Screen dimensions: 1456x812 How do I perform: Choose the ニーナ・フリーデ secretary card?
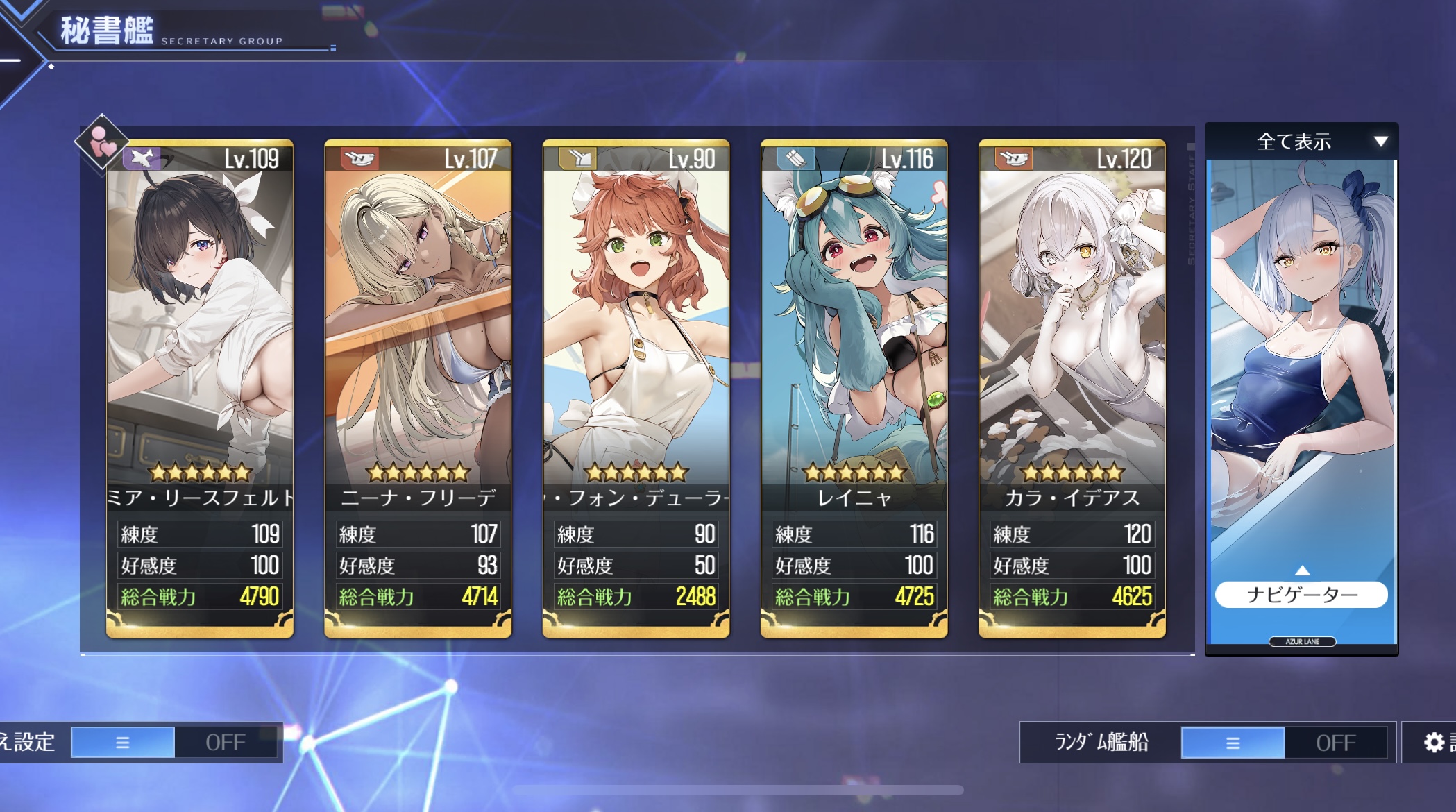pyautogui.click(x=418, y=333)
